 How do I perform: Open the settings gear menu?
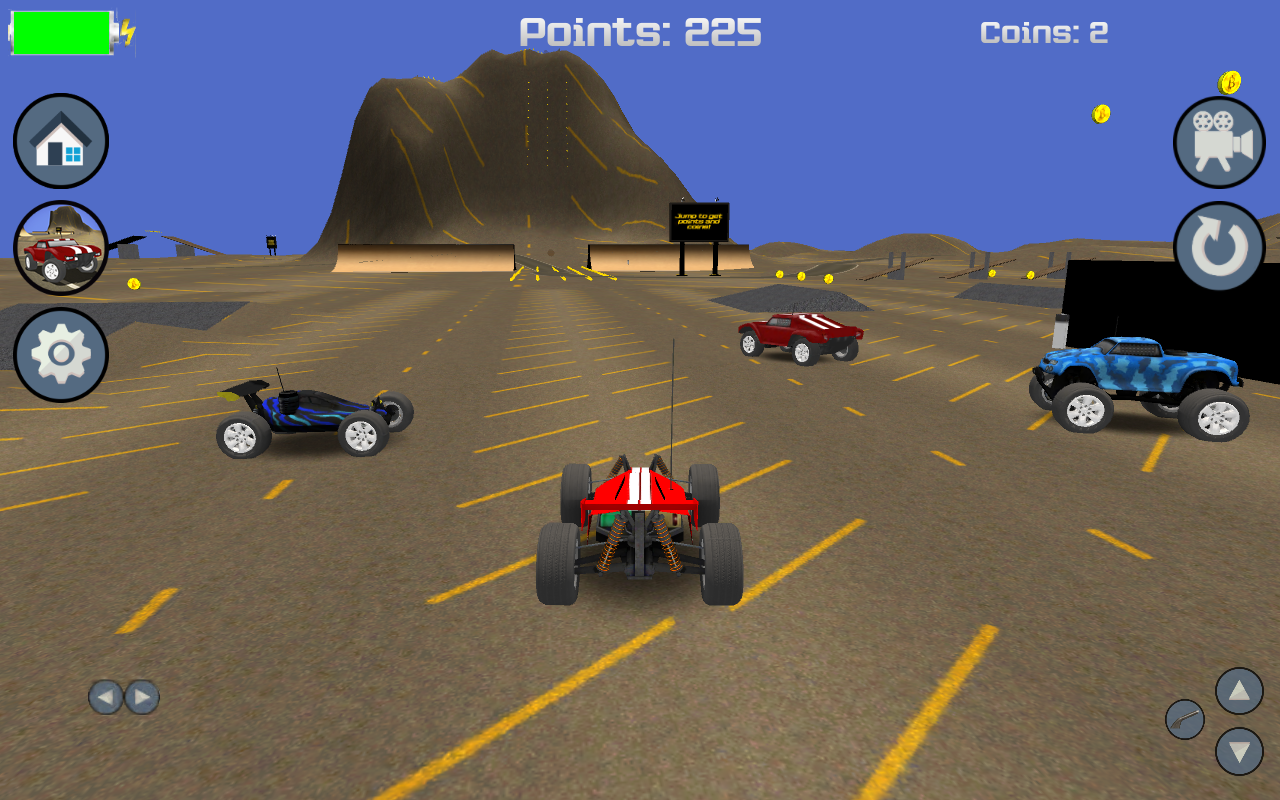59,354
